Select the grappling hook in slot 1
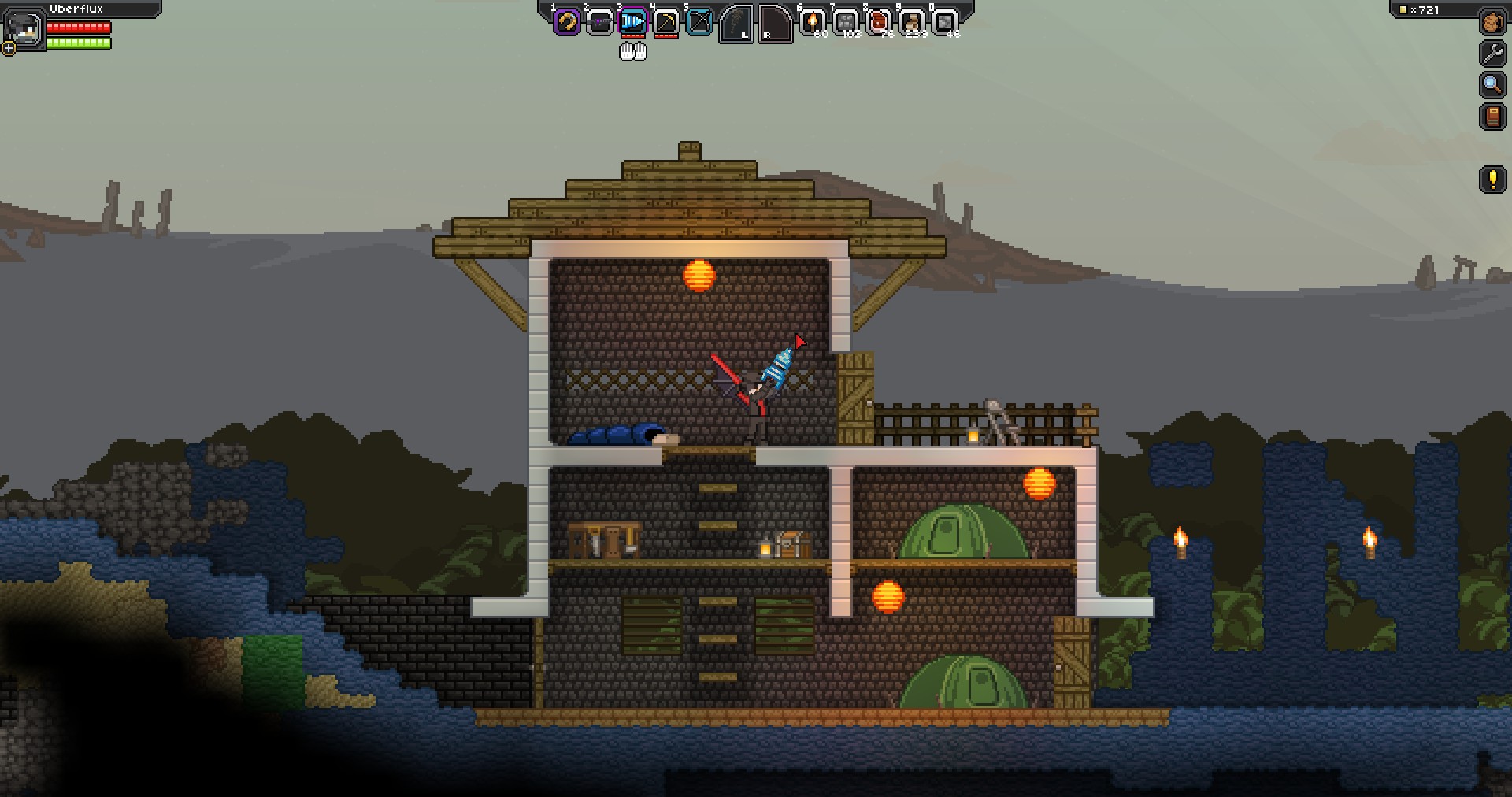The image size is (1512, 797). point(565,22)
